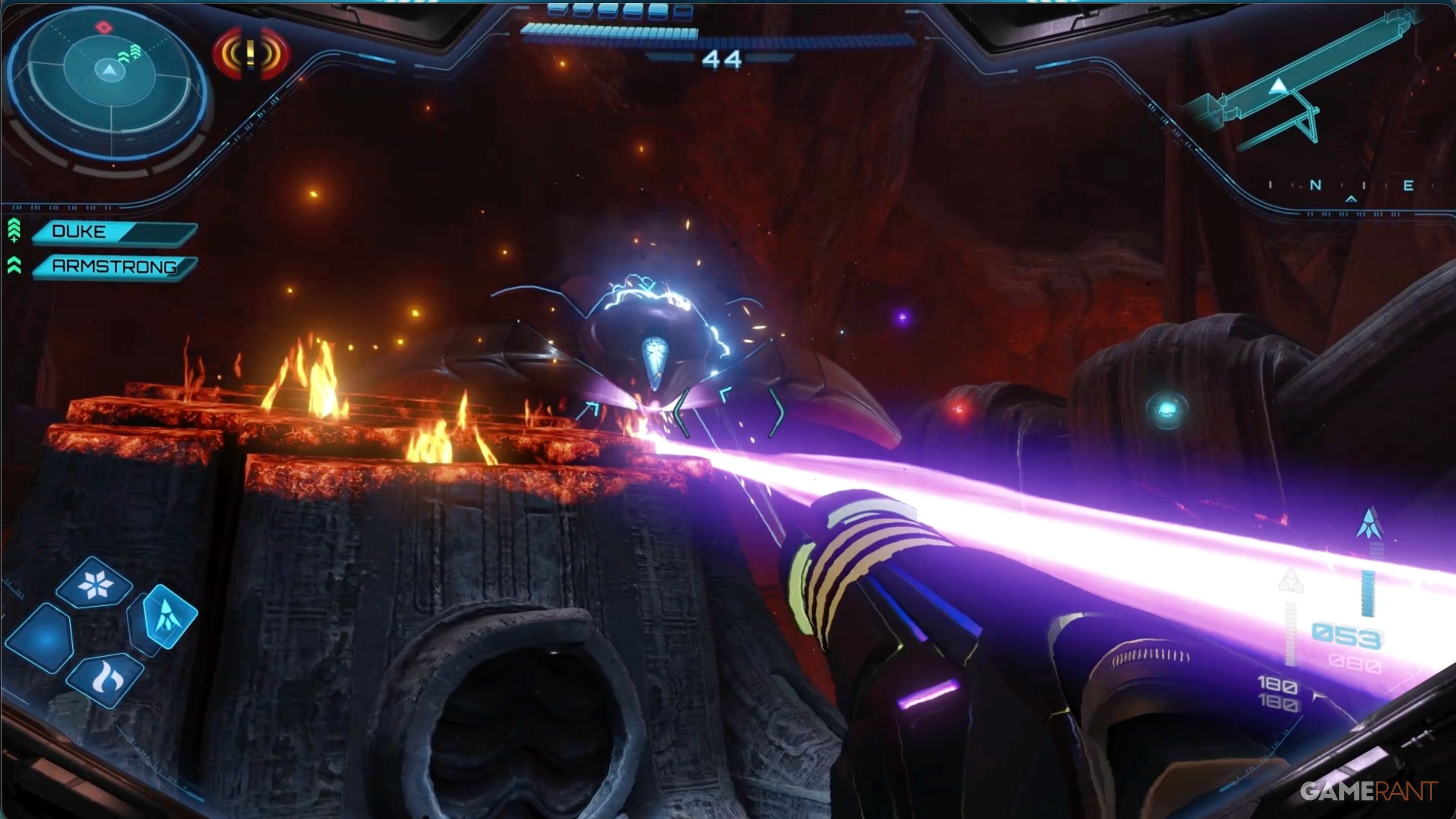Select the ARMSTRONG squad member tag
1456x819 pixels.
coord(113,267)
